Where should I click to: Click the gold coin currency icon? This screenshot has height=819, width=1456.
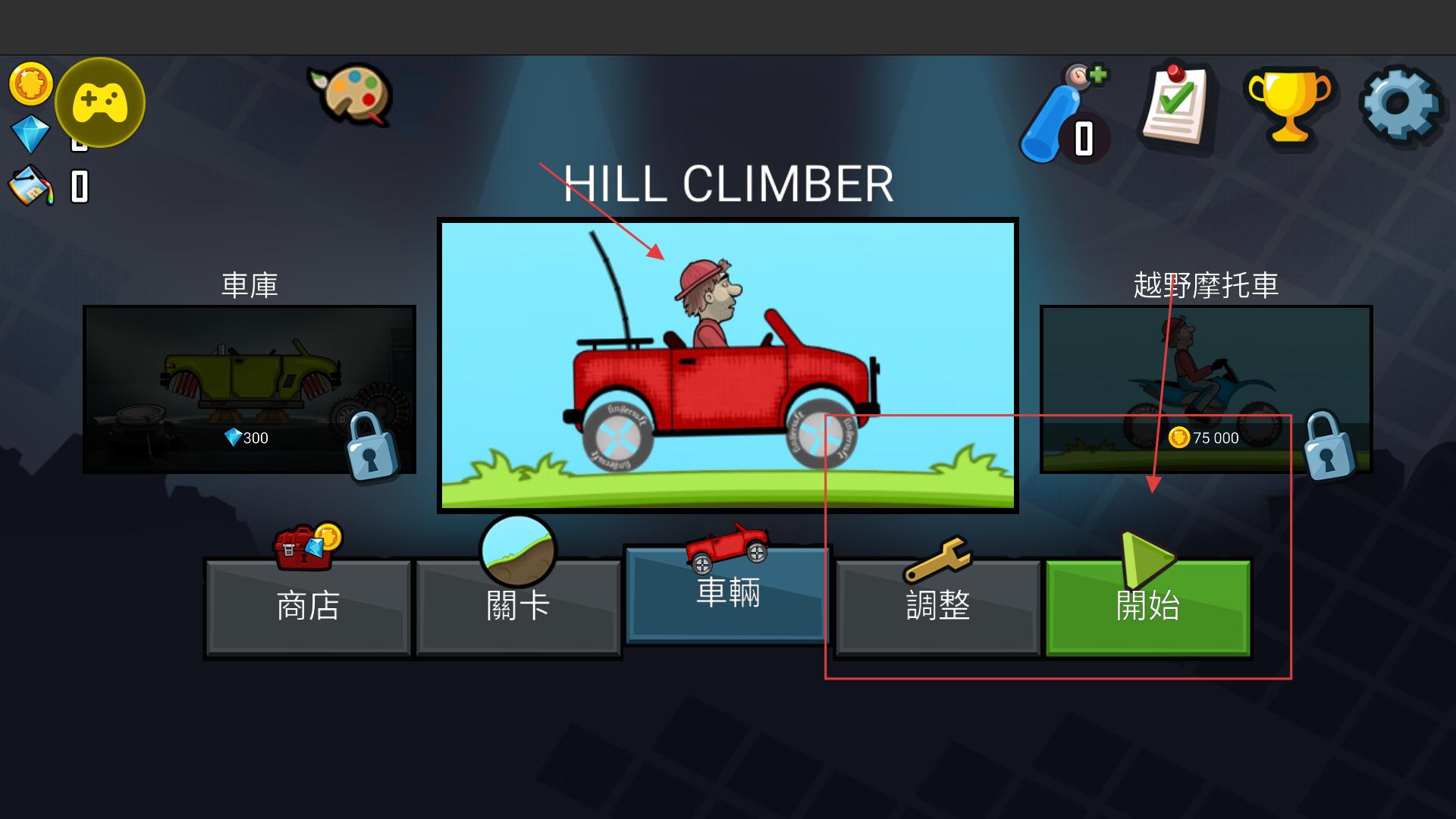pos(30,83)
